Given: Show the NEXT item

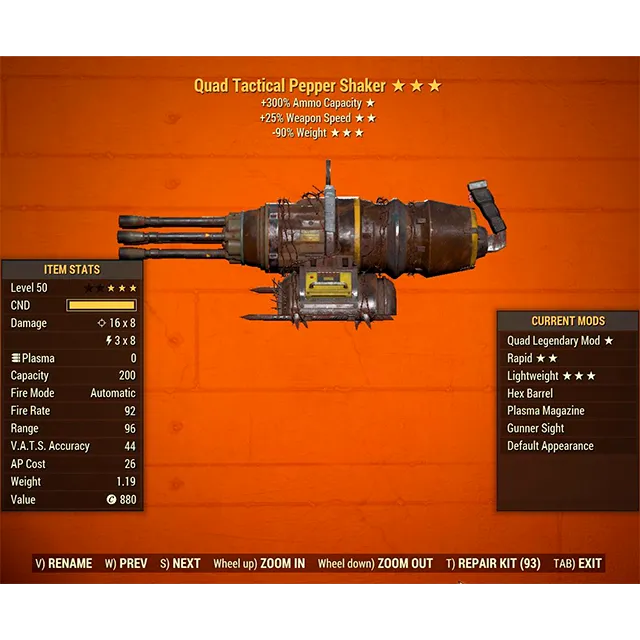Looking at the screenshot, I should 179,564.
